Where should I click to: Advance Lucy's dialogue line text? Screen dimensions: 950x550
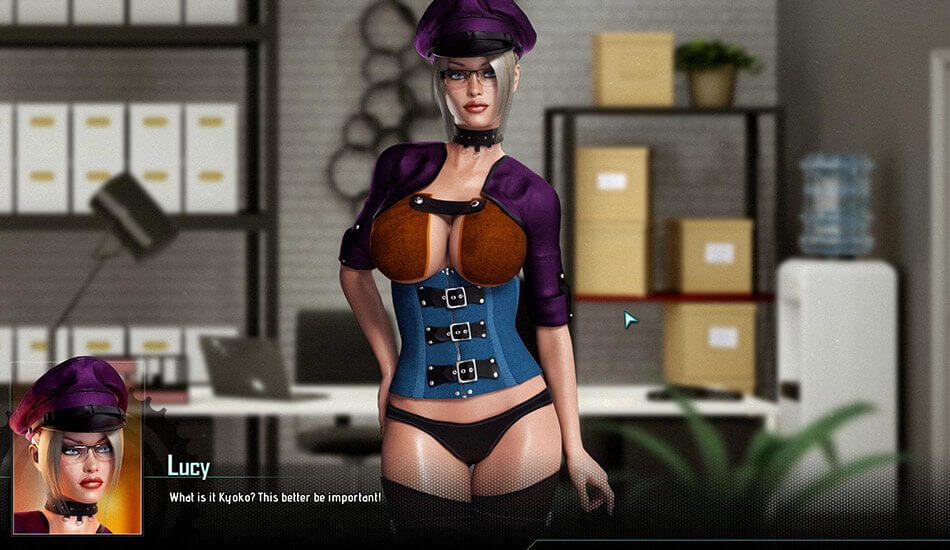(275, 497)
